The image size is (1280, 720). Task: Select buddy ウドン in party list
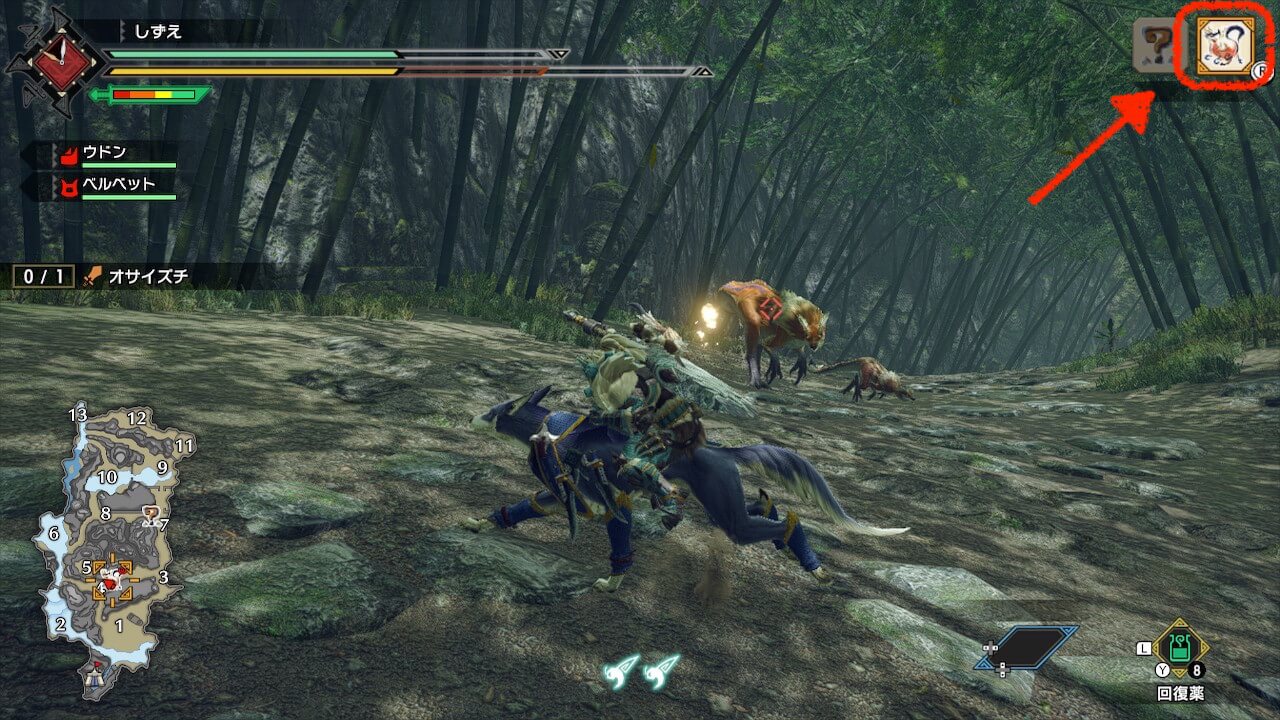(105, 154)
